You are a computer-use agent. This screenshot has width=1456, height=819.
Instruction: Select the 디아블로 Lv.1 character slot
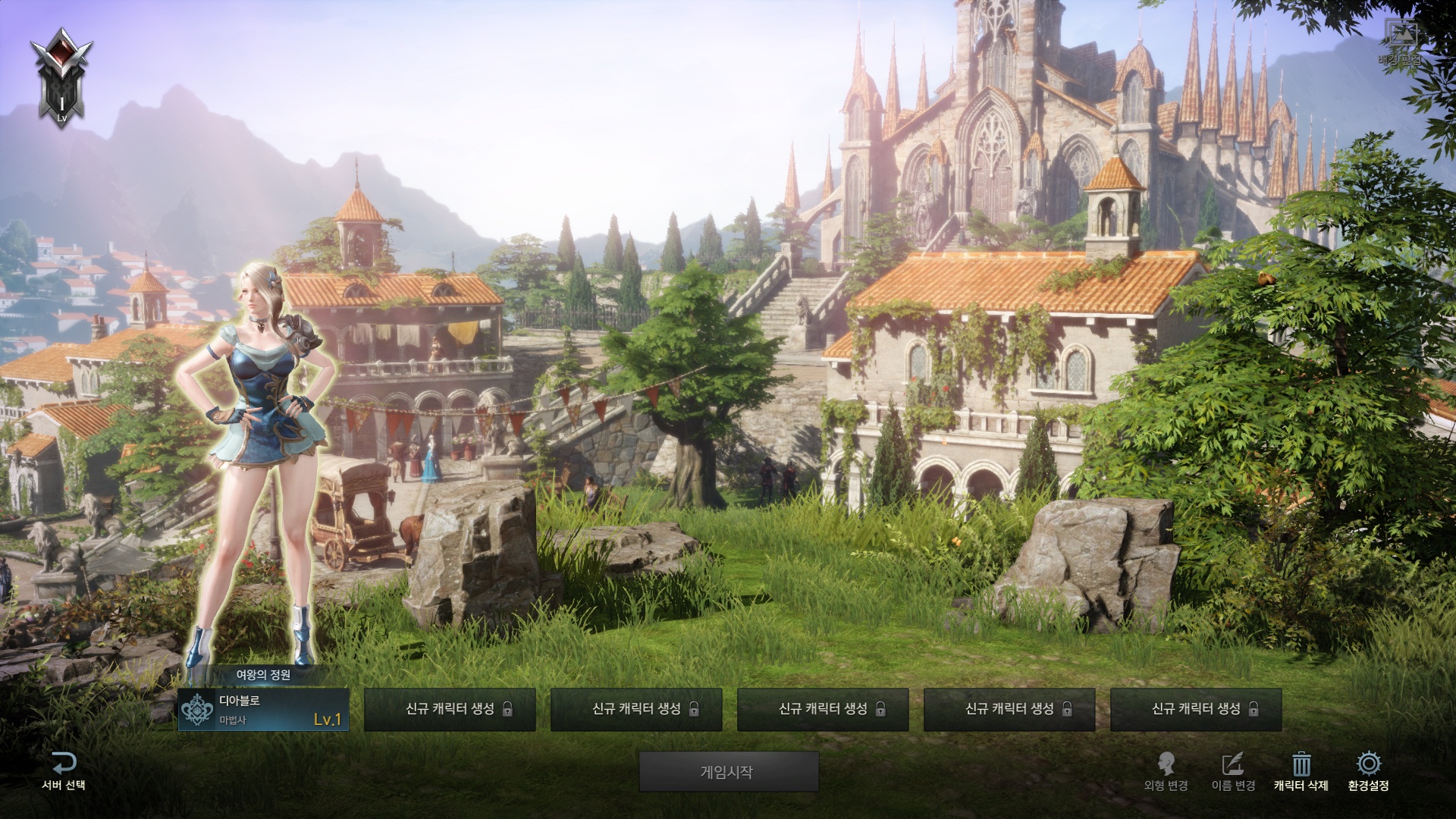(263, 710)
